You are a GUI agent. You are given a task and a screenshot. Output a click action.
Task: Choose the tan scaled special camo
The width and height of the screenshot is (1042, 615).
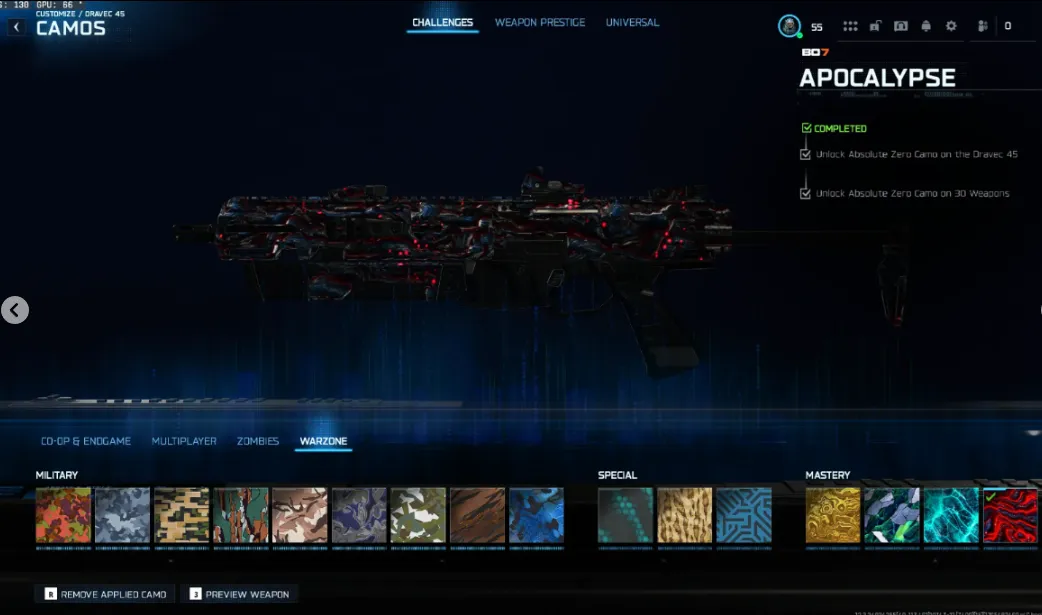tap(685, 516)
